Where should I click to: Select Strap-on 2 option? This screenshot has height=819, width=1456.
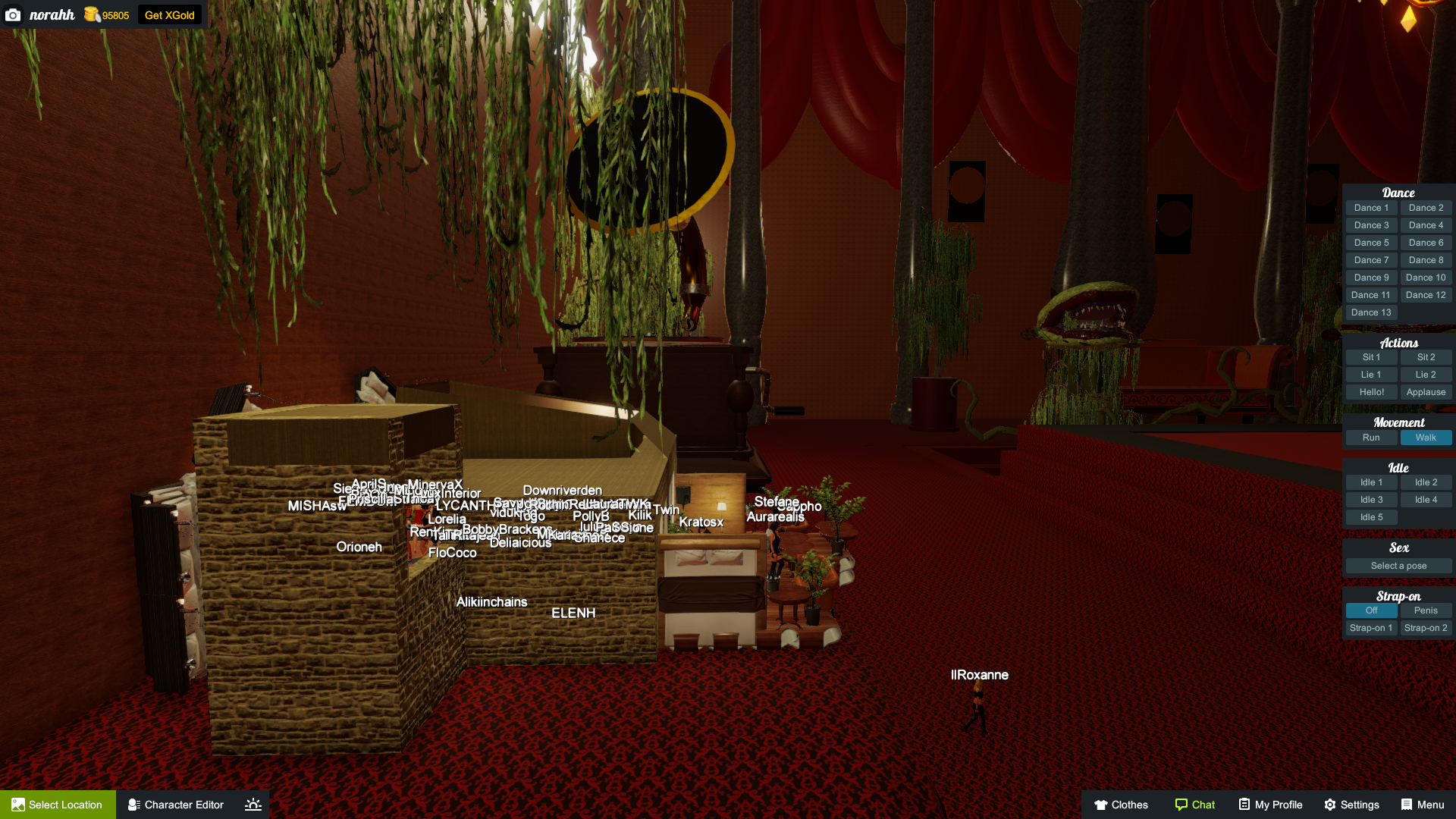(1426, 627)
